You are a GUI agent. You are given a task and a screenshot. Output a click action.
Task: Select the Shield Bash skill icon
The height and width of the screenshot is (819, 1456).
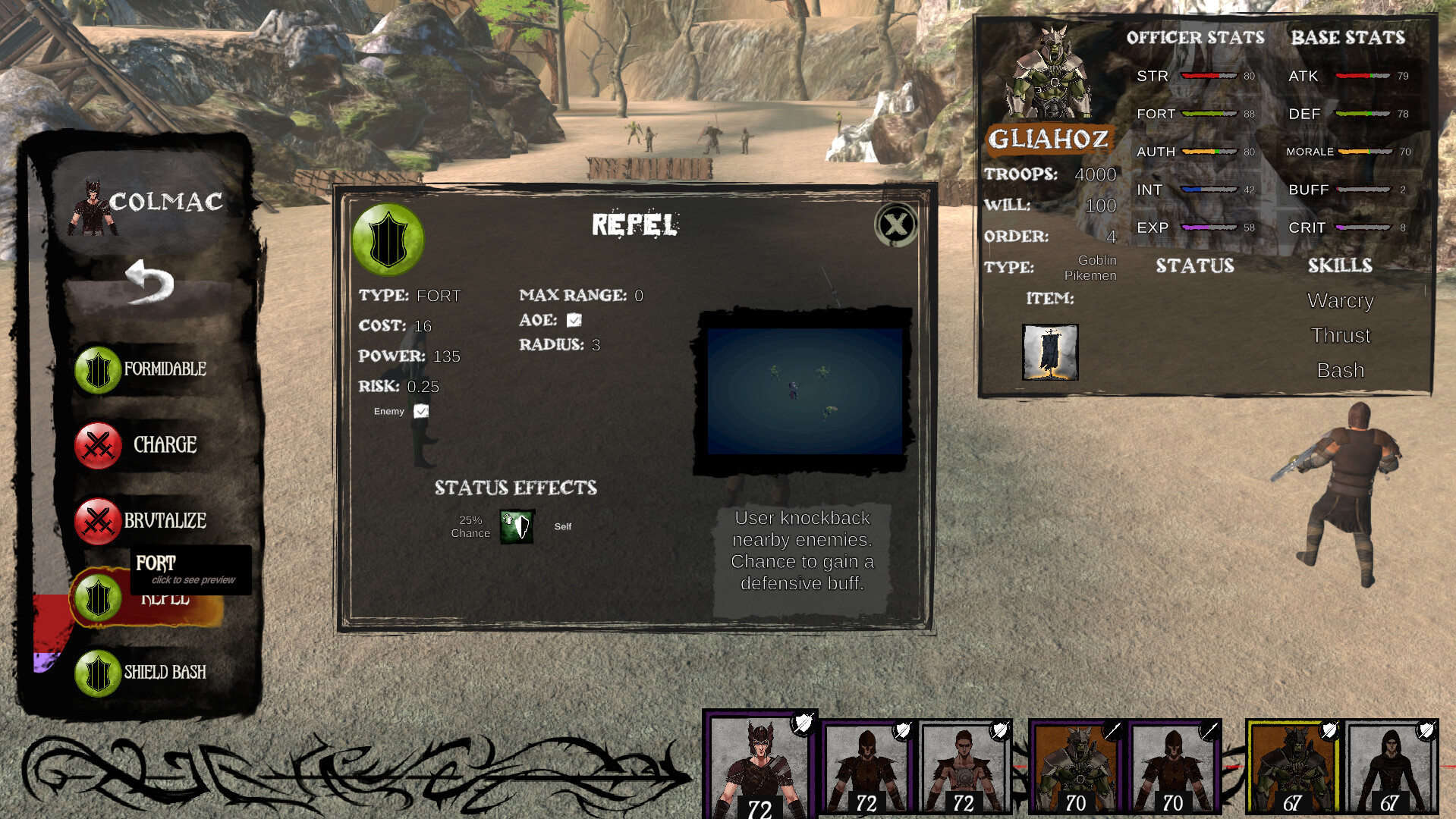97,672
